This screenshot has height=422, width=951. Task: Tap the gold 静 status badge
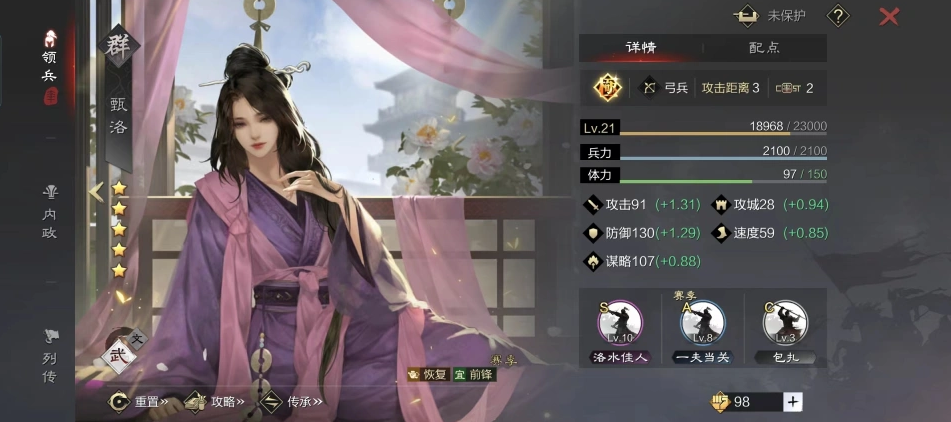607,88
